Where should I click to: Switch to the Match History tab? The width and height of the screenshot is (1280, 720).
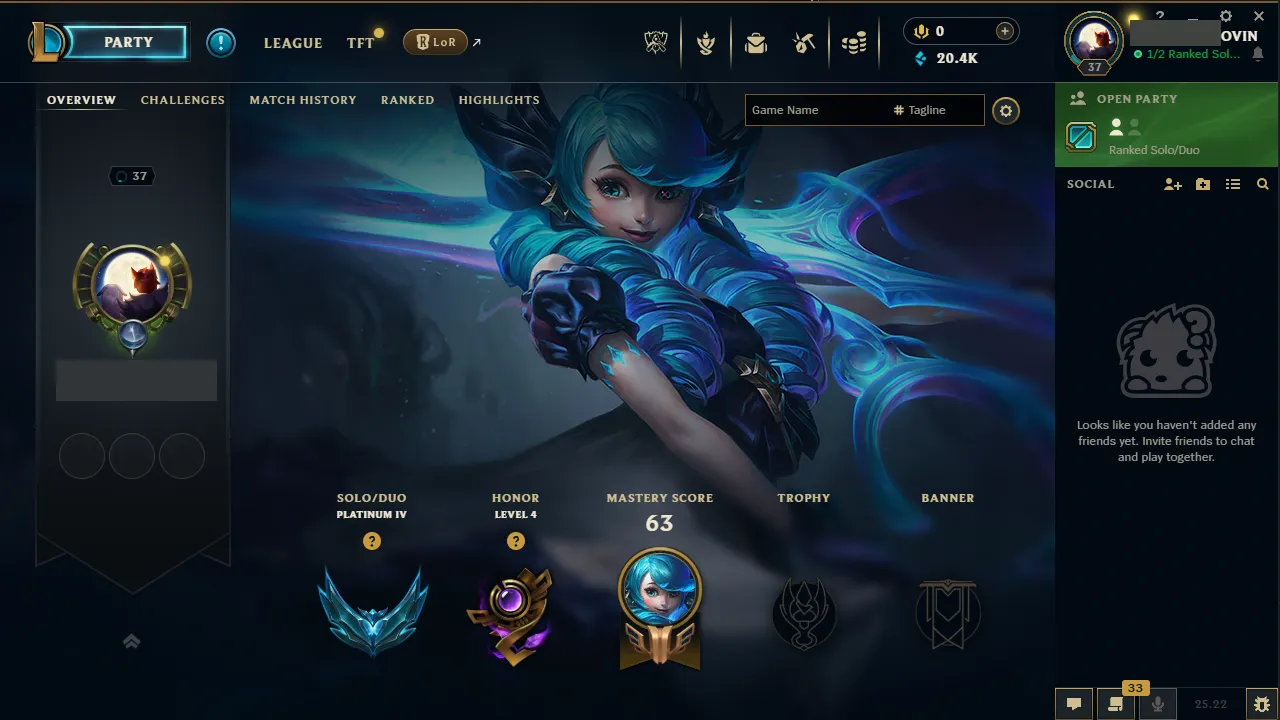click(x=303, y=100)
